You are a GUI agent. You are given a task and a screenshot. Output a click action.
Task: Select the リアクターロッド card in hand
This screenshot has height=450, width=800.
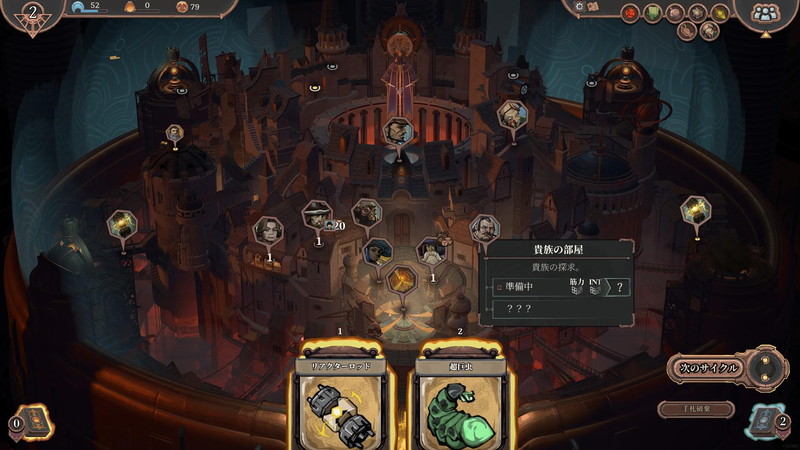(x=340, y=400)
